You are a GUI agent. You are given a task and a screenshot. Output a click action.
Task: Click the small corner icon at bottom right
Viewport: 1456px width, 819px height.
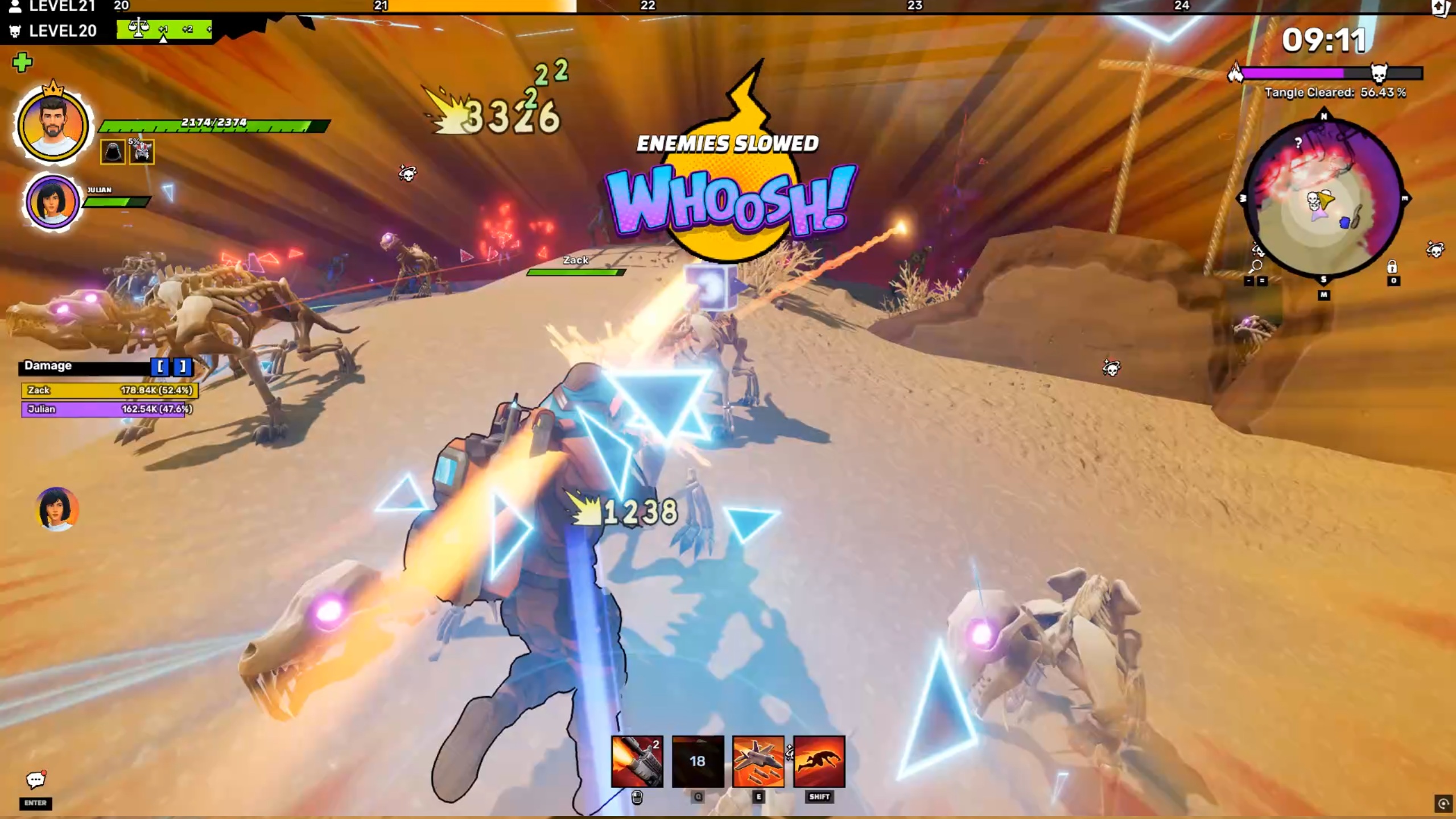[x=1442, y=803]
